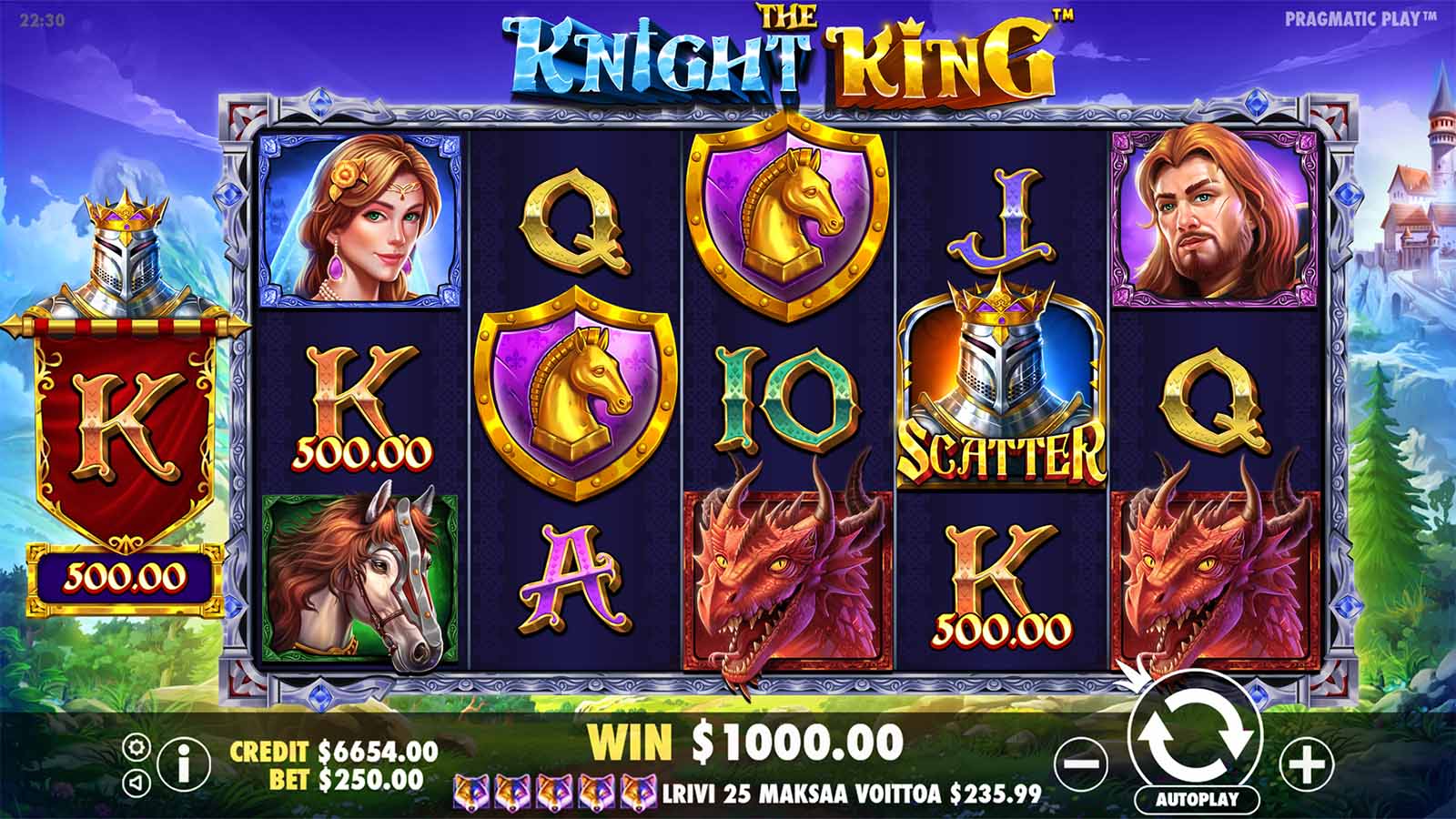Screen dimensions: 1456x819
Task: Click the CREDIT $6654.00 balance display
Action: [331, 753]
